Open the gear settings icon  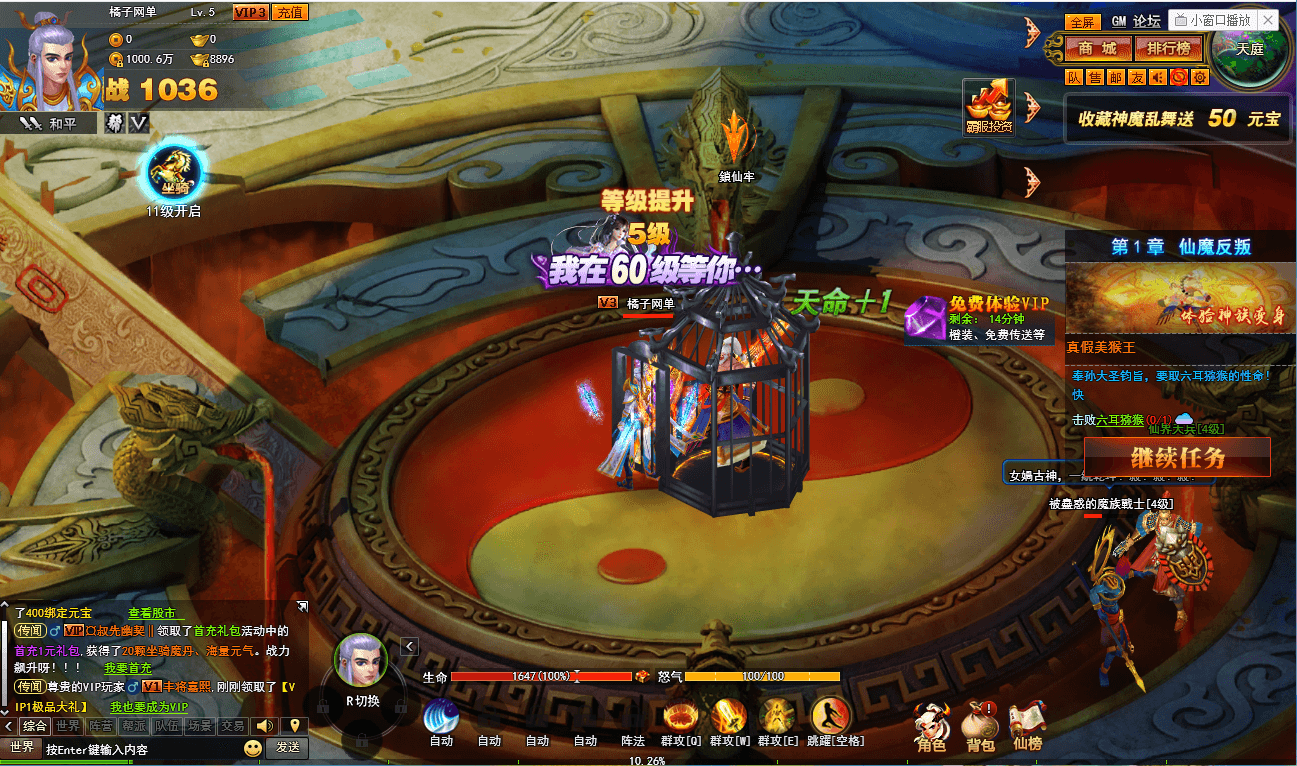pyautogui.click(x=1200, y=77)
